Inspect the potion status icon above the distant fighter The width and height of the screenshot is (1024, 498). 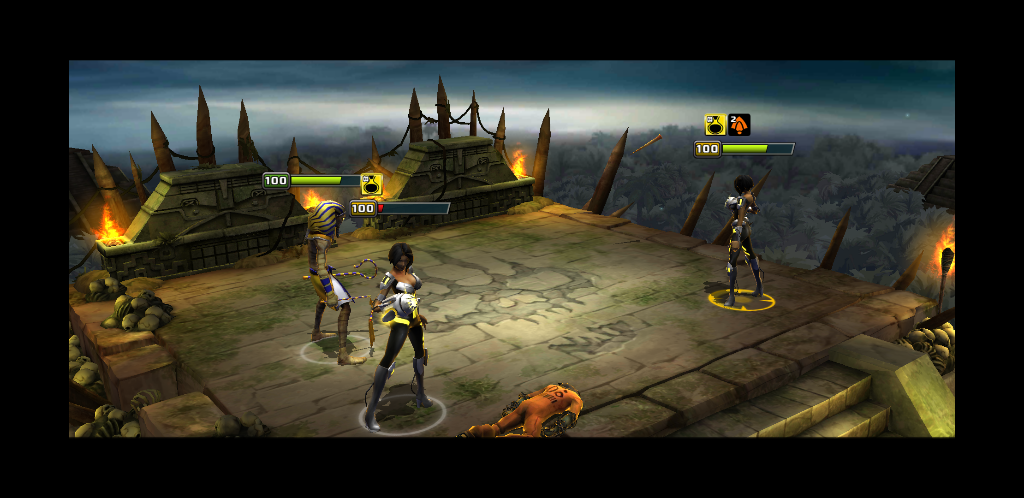714,125
